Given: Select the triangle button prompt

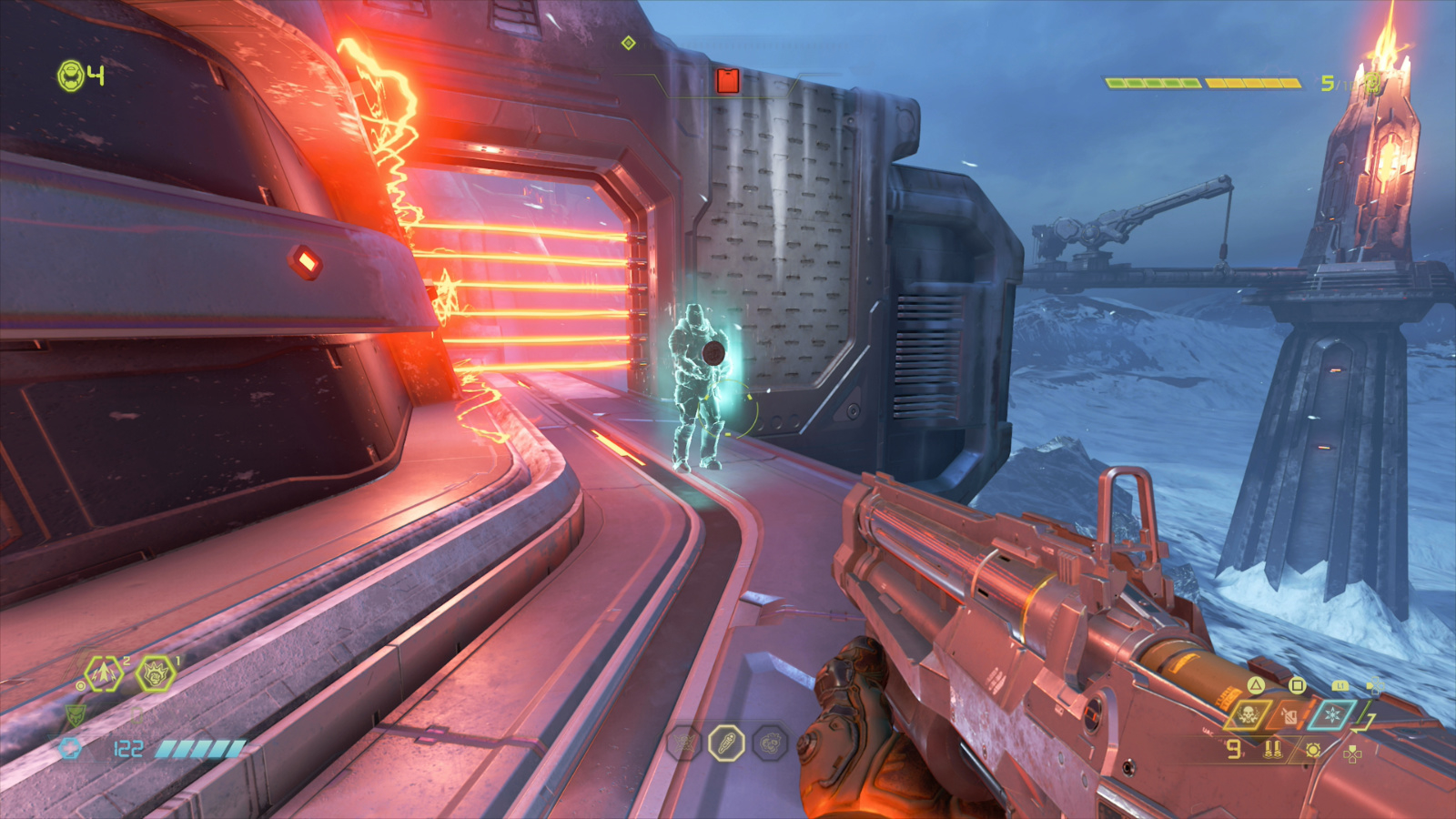Looking at the screenshot, I should click(x=1255, y=686).
